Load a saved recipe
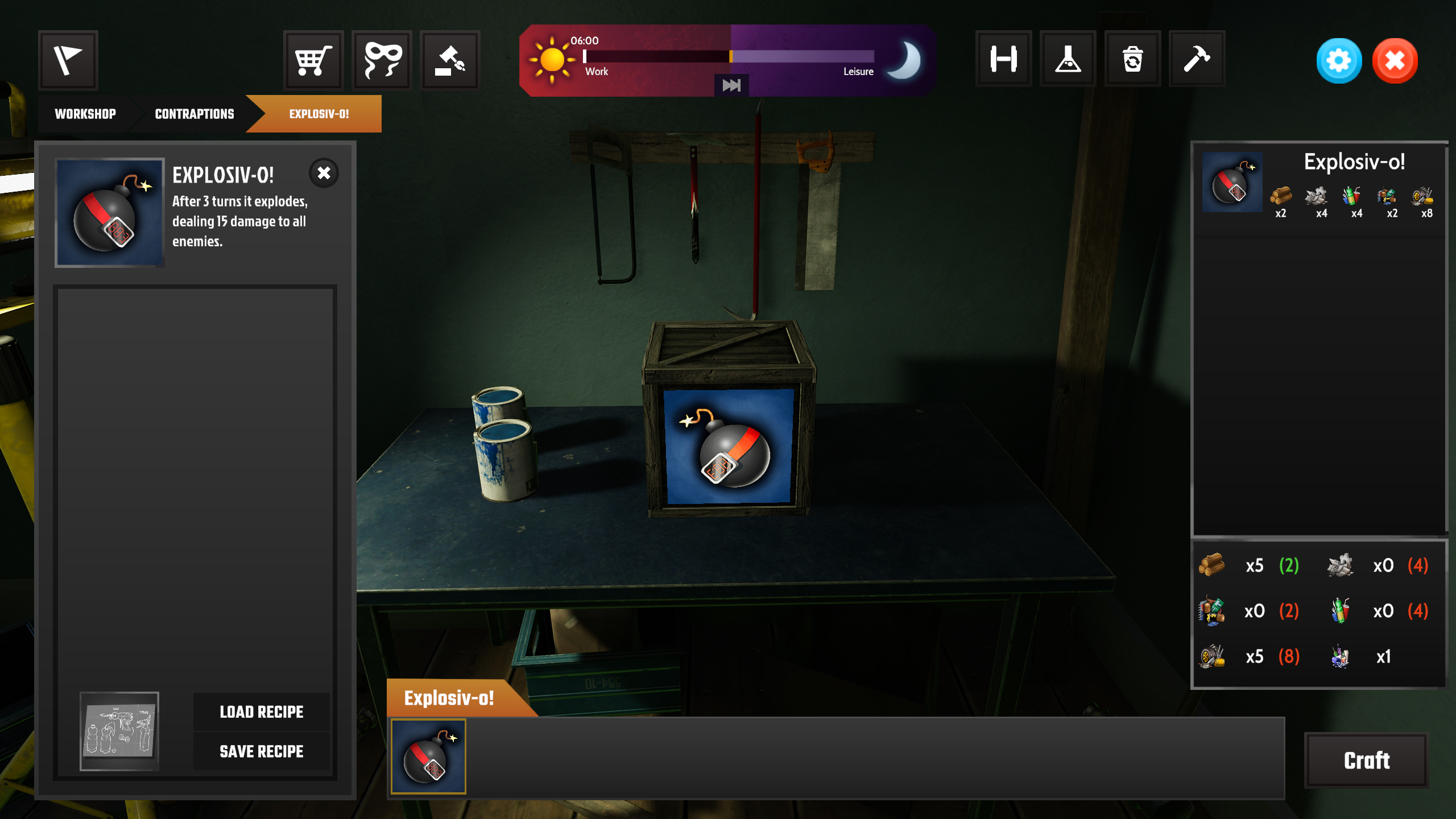 coord(262,712)
